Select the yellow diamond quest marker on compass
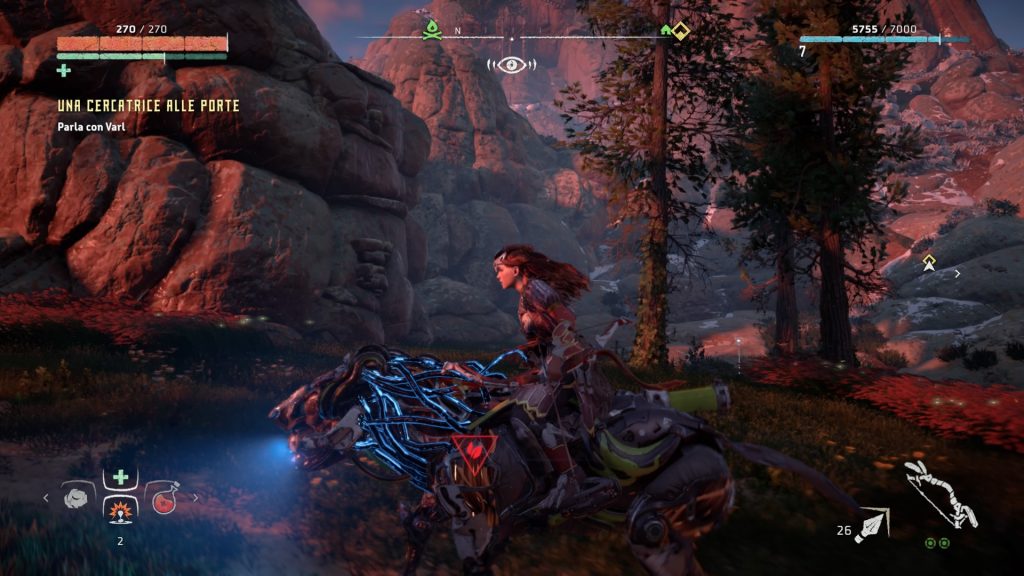1024x576 pixels. [681, 29]
